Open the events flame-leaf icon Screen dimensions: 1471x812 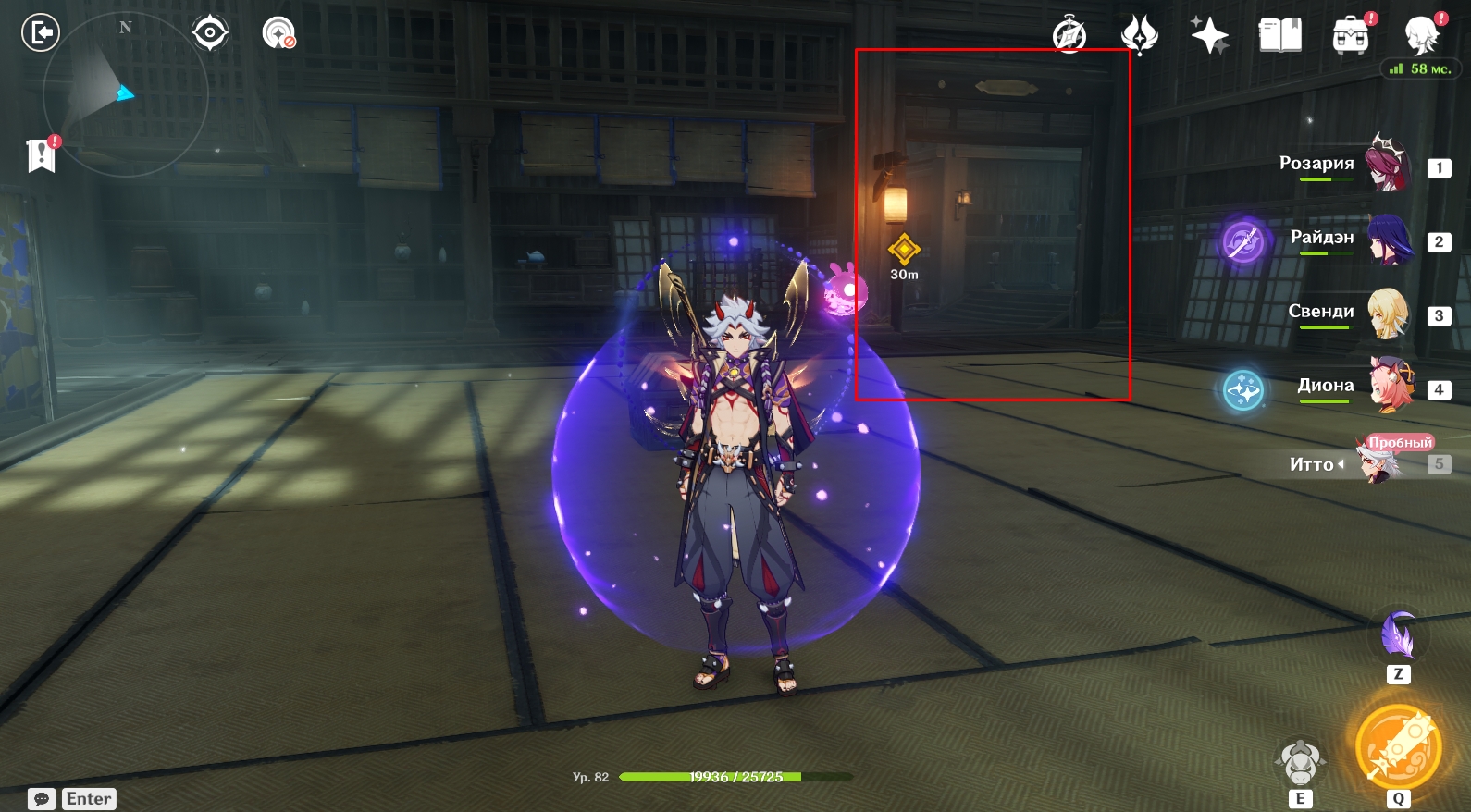point(1139,35)
